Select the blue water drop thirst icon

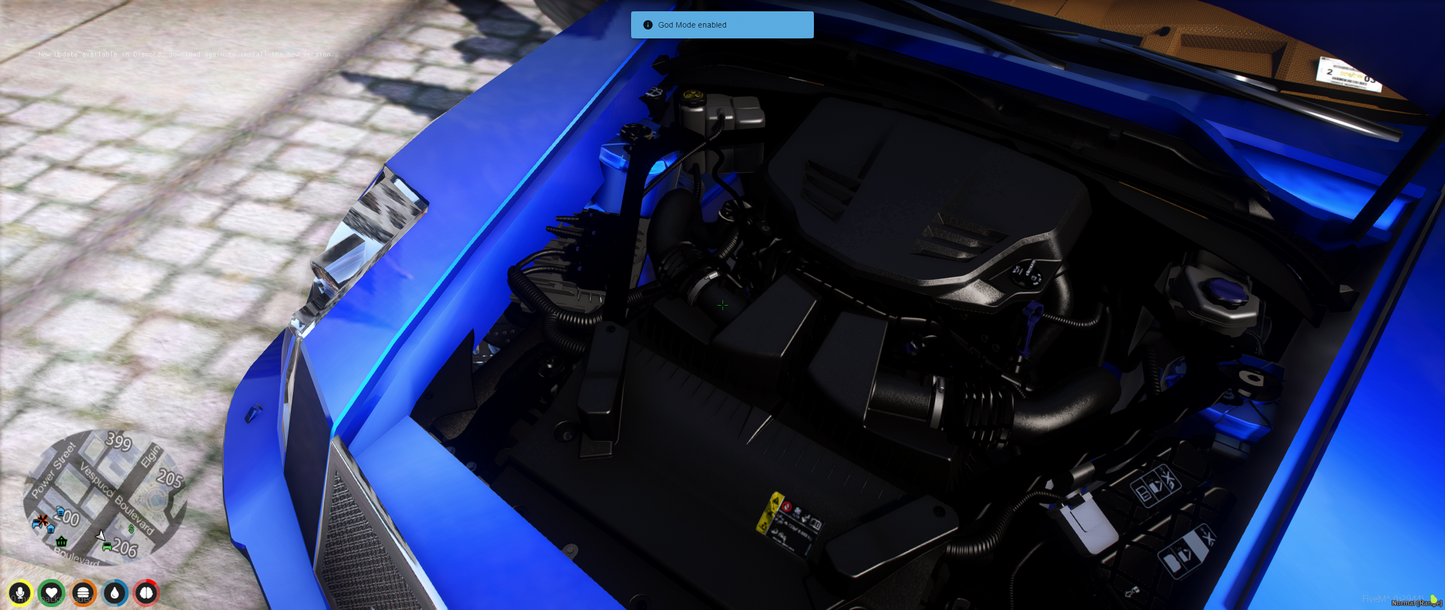tap(115, 593)
